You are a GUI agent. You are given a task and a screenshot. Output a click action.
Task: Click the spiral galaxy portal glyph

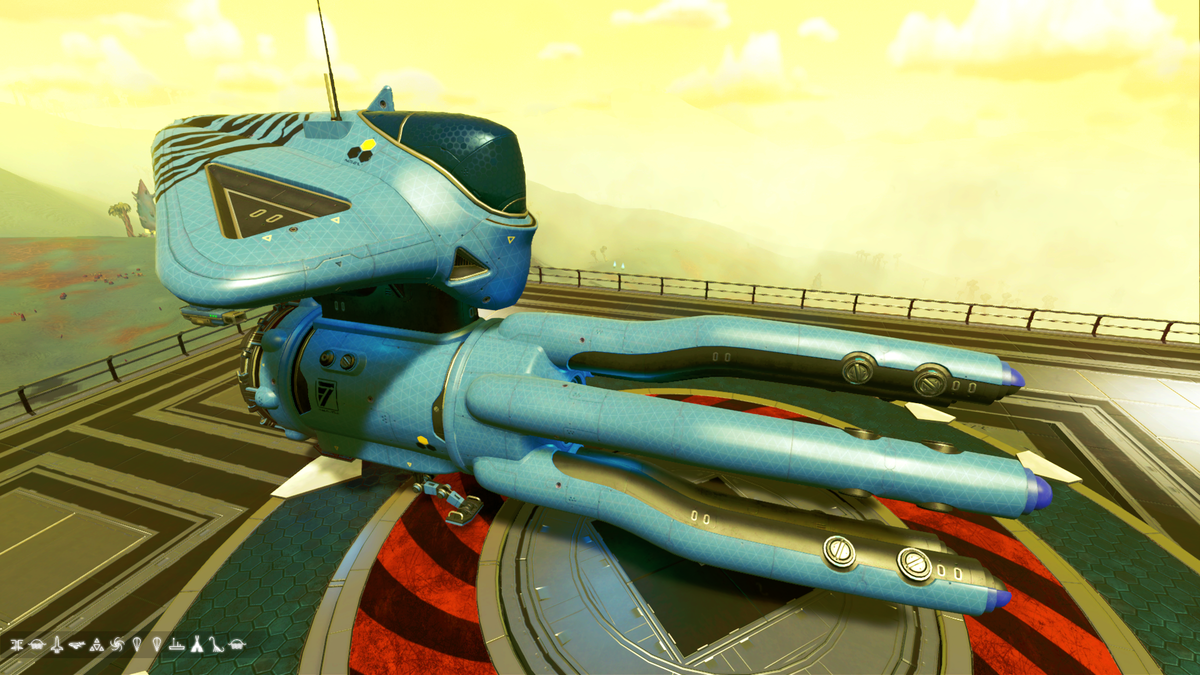point(116,645)
